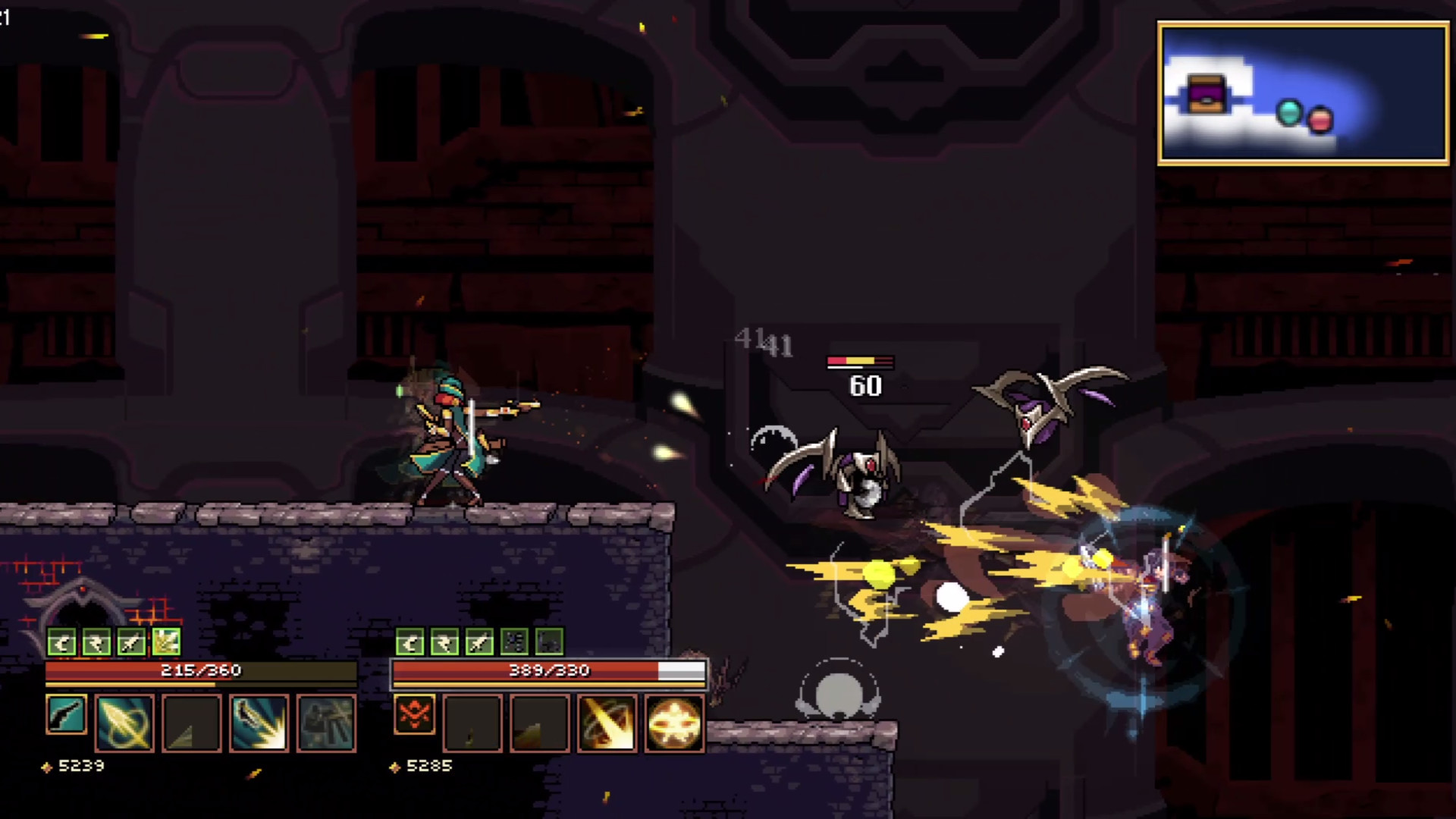Click the dark weapon-pile spell in the fifth slot

coord(325,720)
